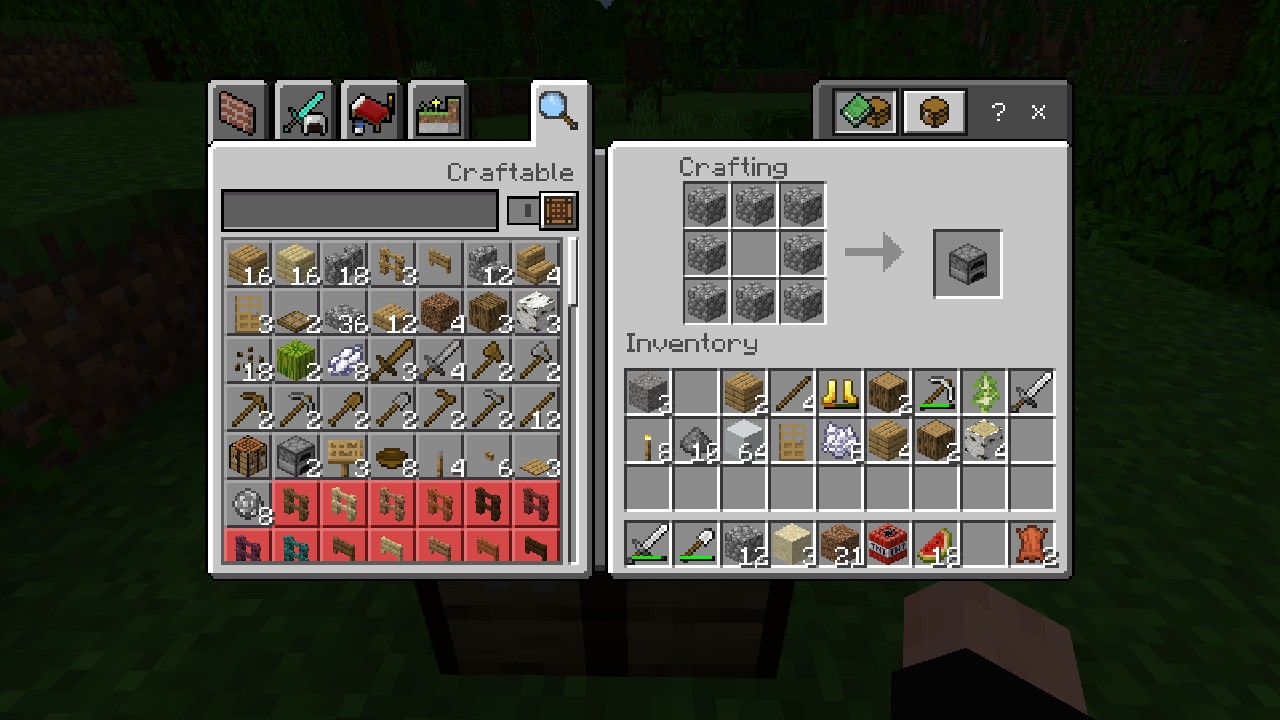Open the magnifying glass search tab
This screenshot has height=720, width=1280.
[x=557, y=110]
